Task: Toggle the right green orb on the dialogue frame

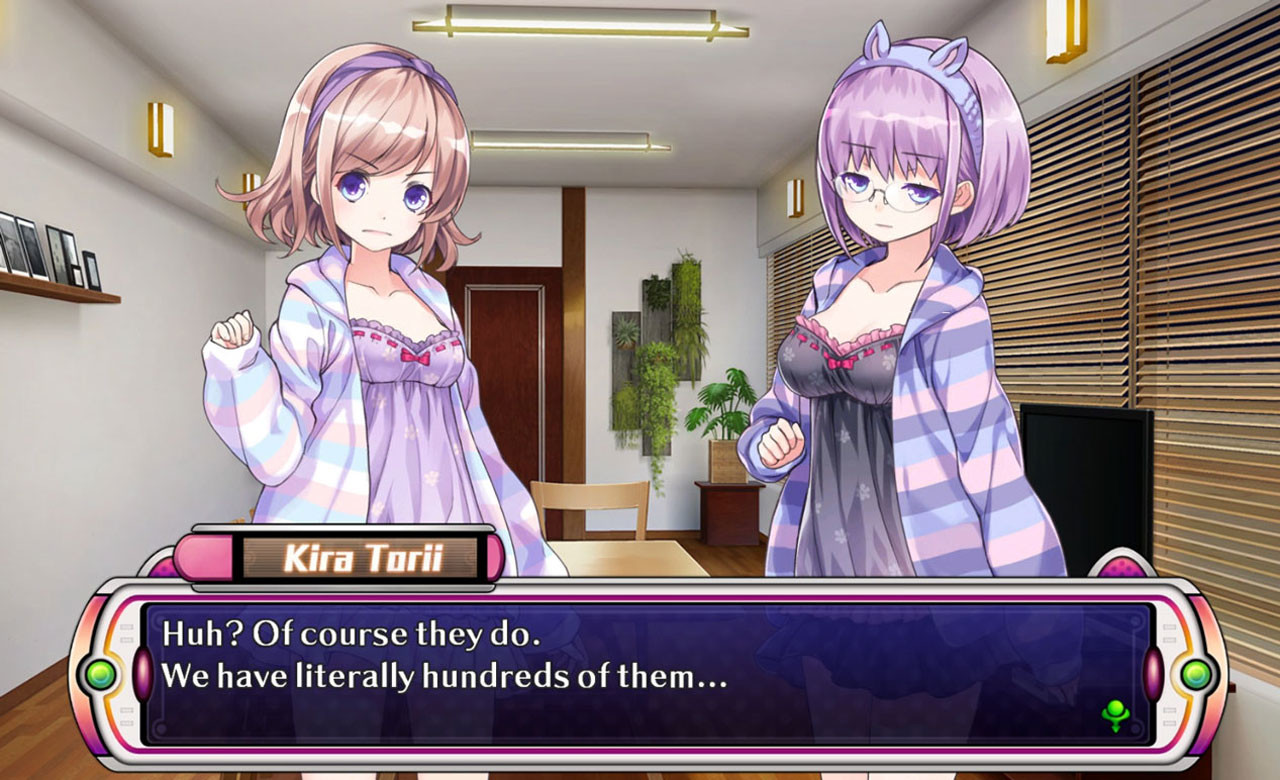Action: coord(1196,673)
